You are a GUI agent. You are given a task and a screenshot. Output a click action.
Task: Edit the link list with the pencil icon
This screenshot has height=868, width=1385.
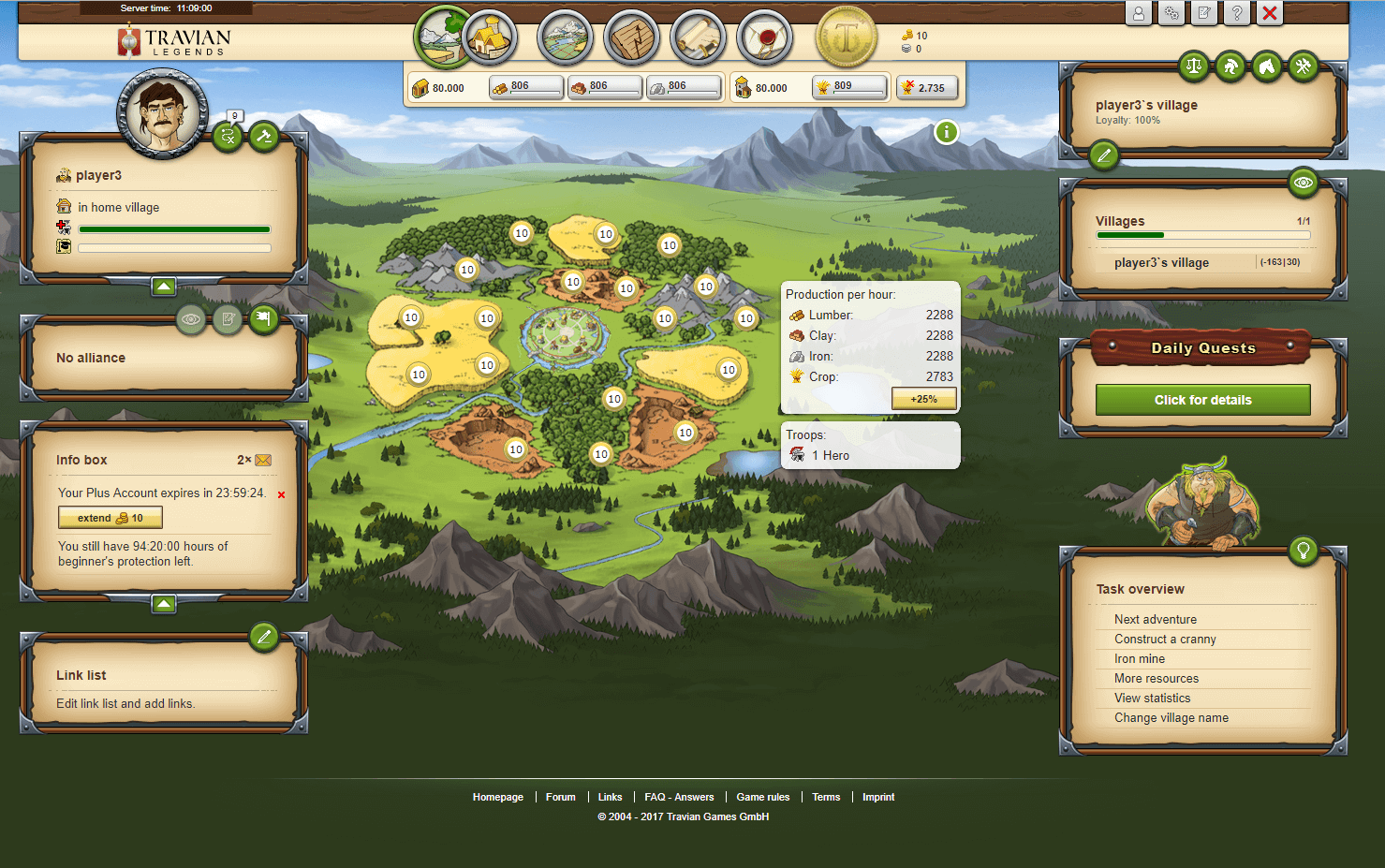pyautogui.click(x=264, y=638)
